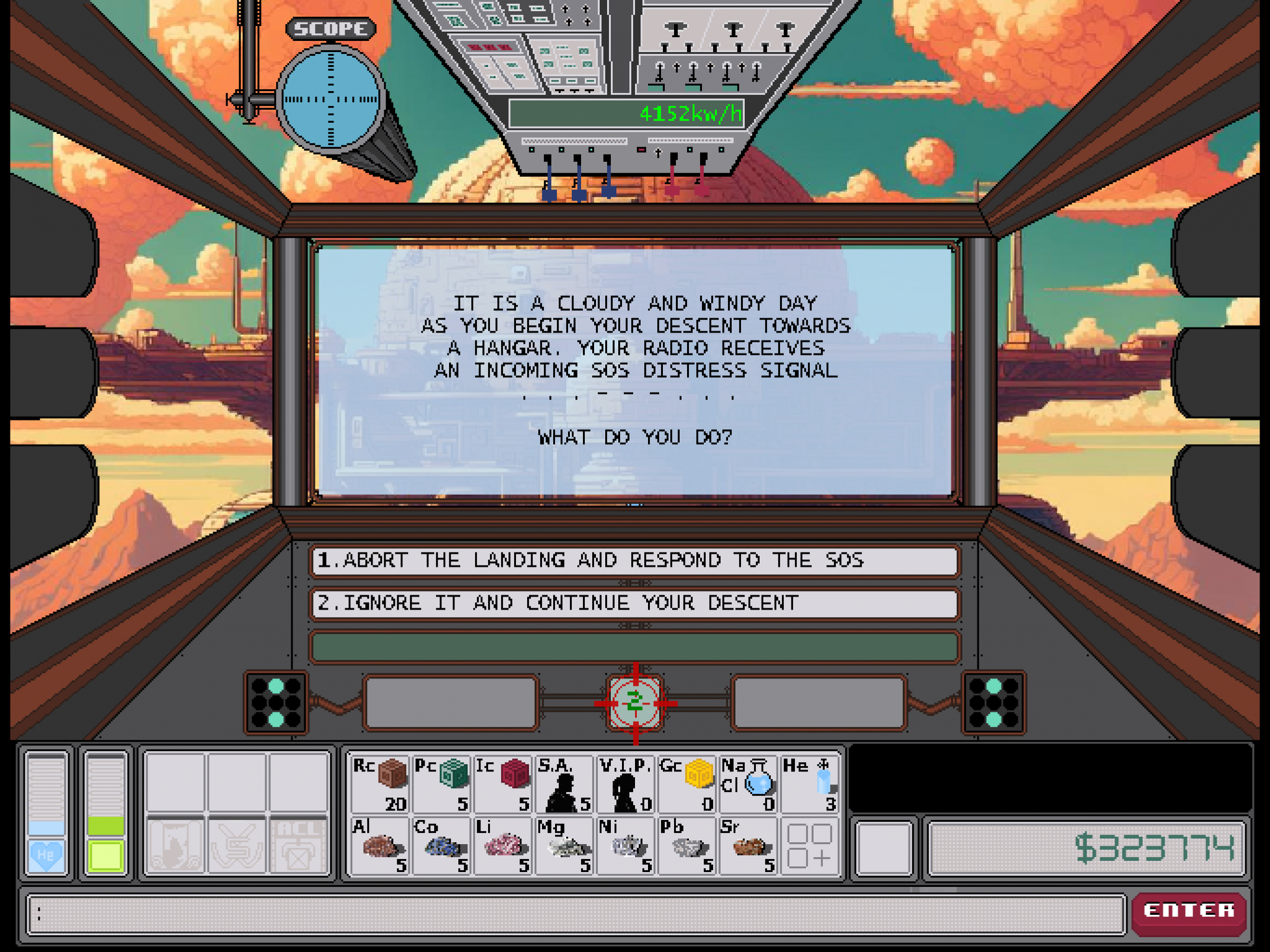Choose option 1 to respond to the SOS
Image resolution: width=1270 pixels, height=952 pixels.
633,561
